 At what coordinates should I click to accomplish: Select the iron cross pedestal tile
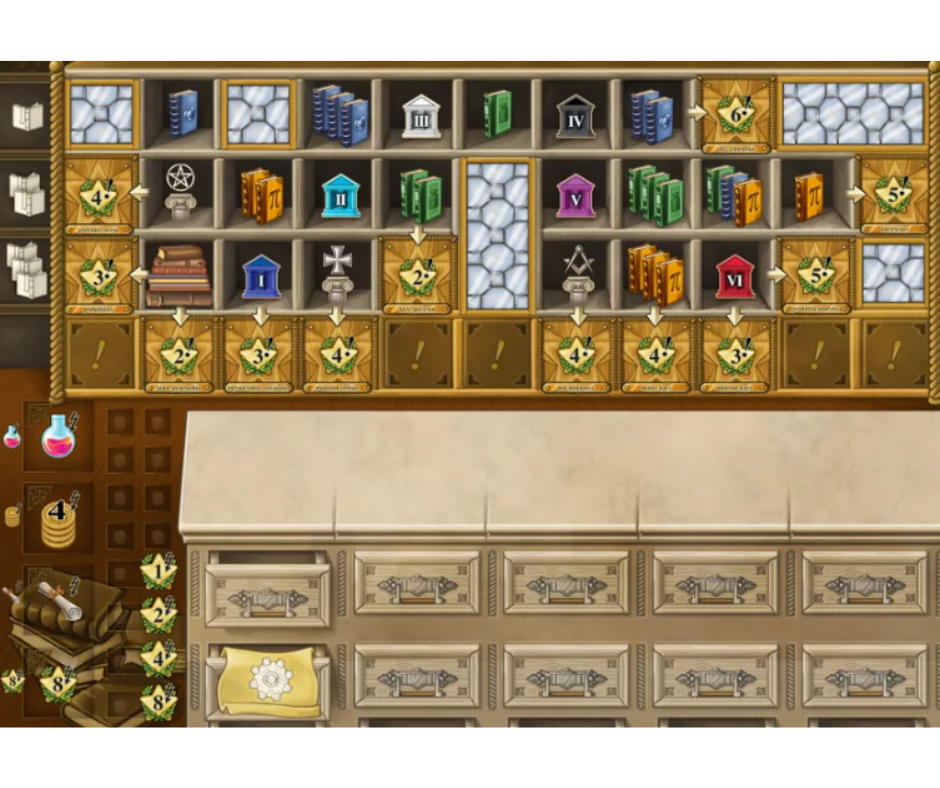(337, 273)
